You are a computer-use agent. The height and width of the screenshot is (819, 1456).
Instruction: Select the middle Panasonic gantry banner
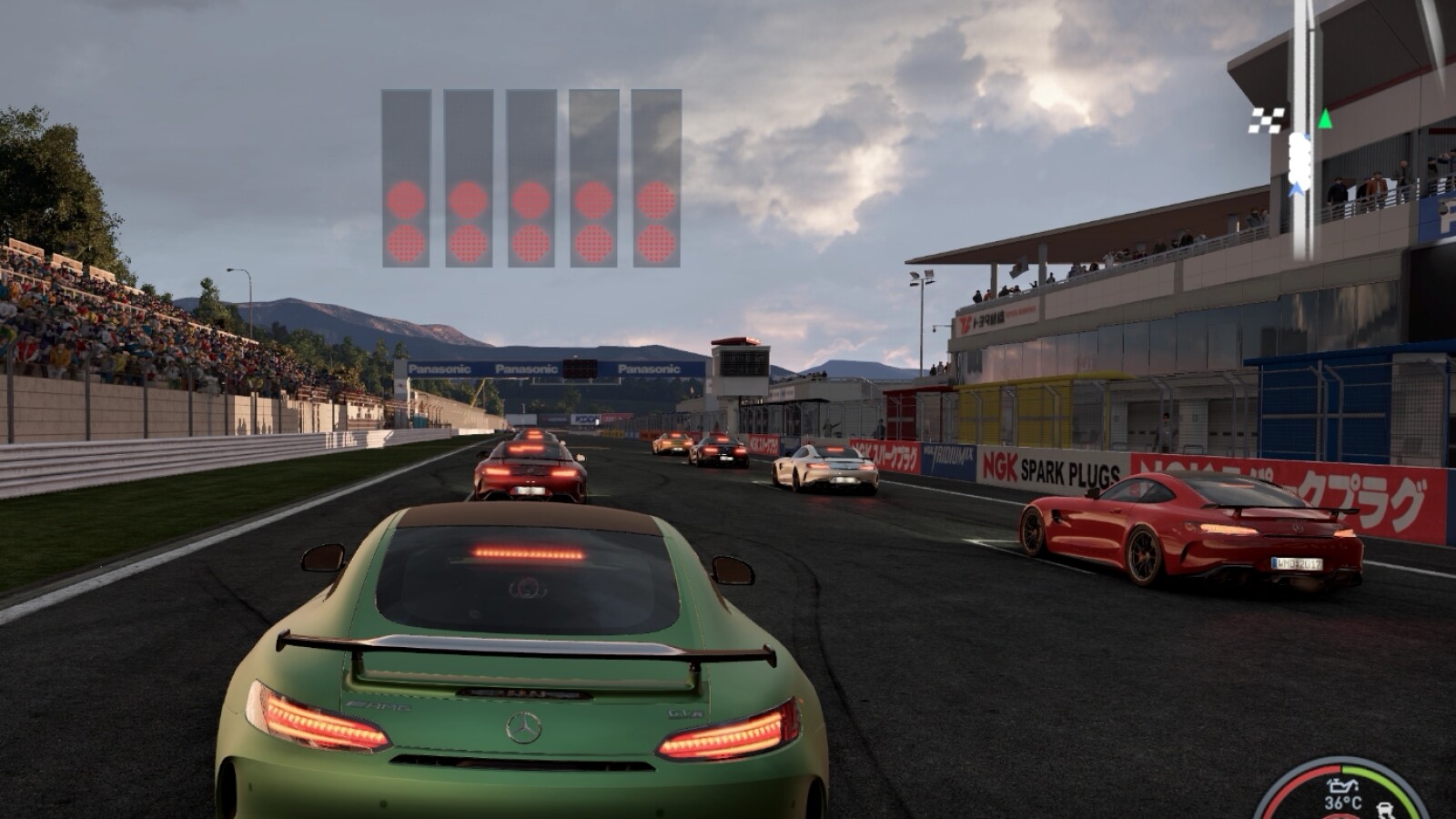click(x=526, y=368)
